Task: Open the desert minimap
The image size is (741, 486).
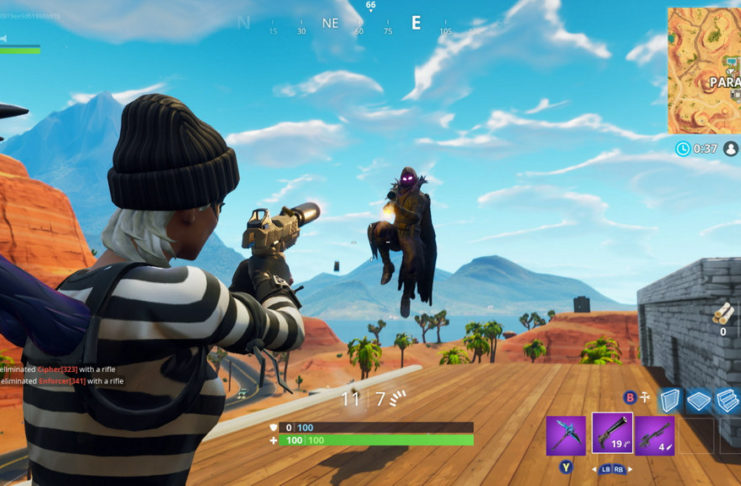Action: (704, 70)
